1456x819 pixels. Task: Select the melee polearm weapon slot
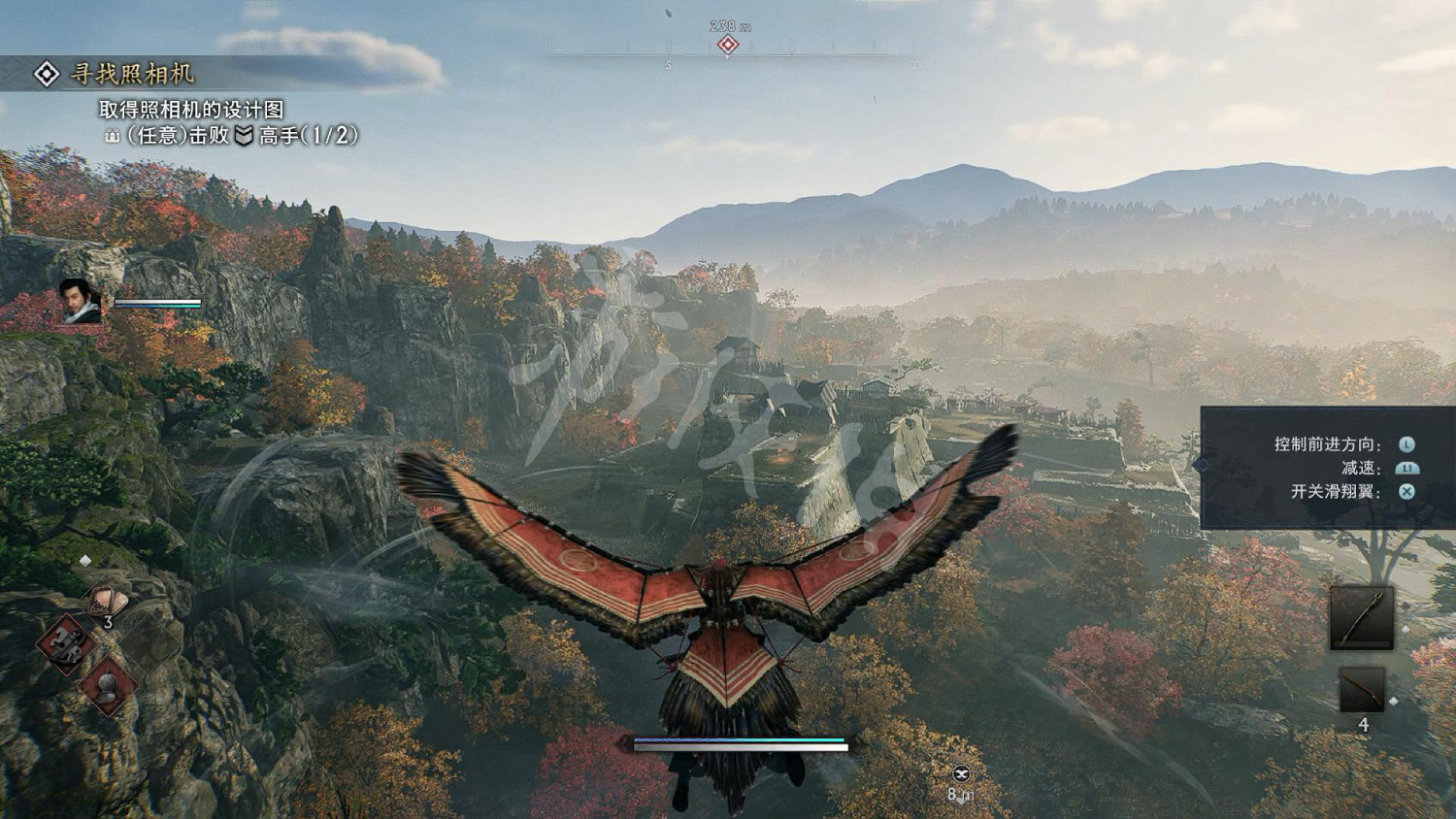(x=1361, y=617)
